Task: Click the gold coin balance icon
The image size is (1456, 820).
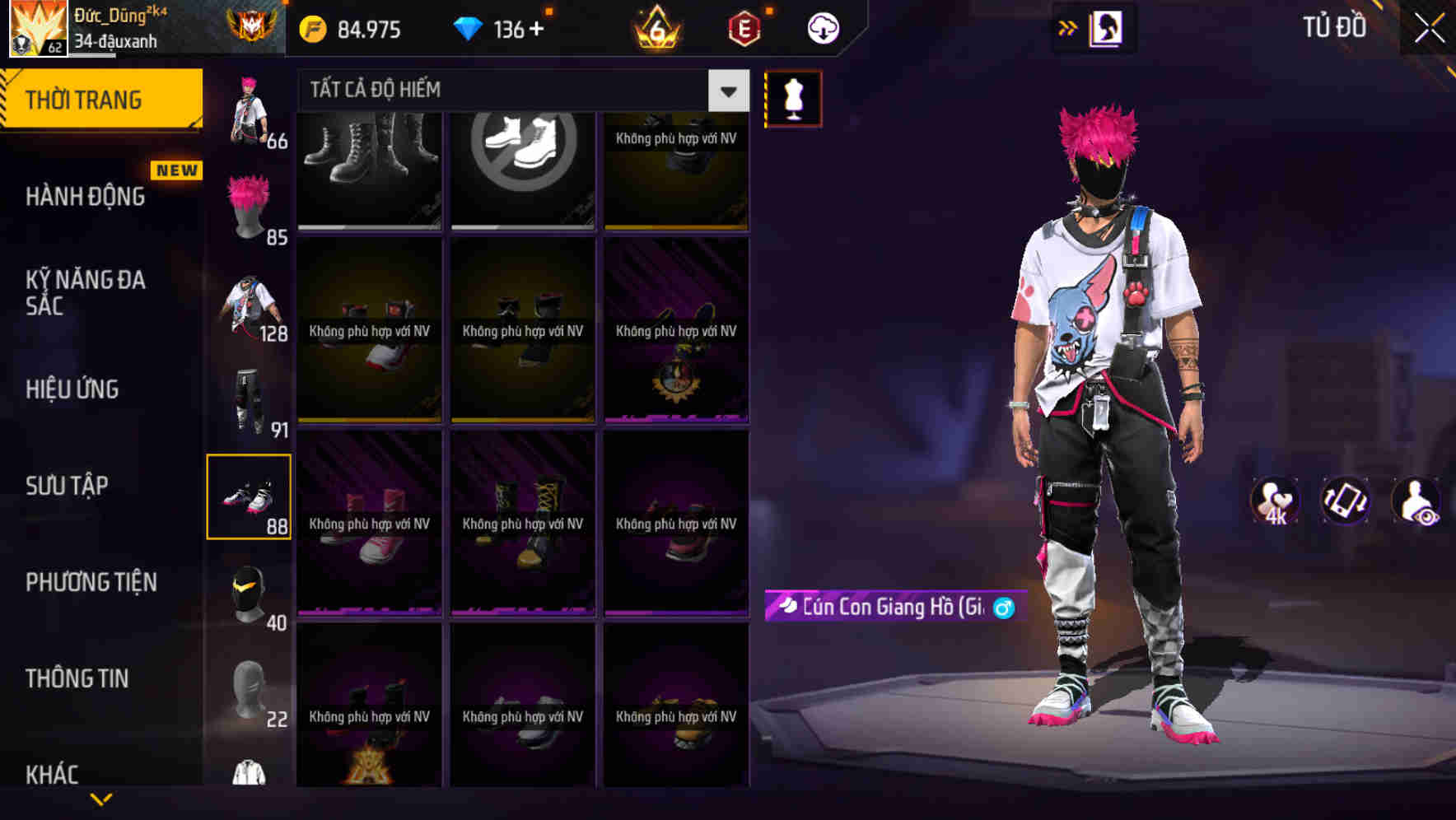Action: pos(312,27)
